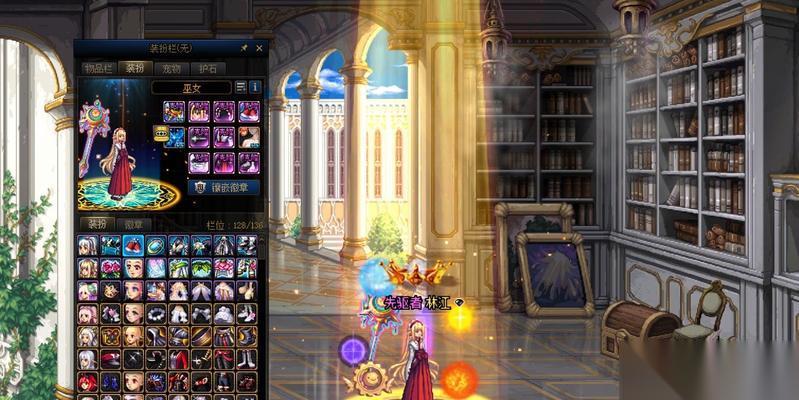Choose the pearl necklace avatar item

pos(155,313)
